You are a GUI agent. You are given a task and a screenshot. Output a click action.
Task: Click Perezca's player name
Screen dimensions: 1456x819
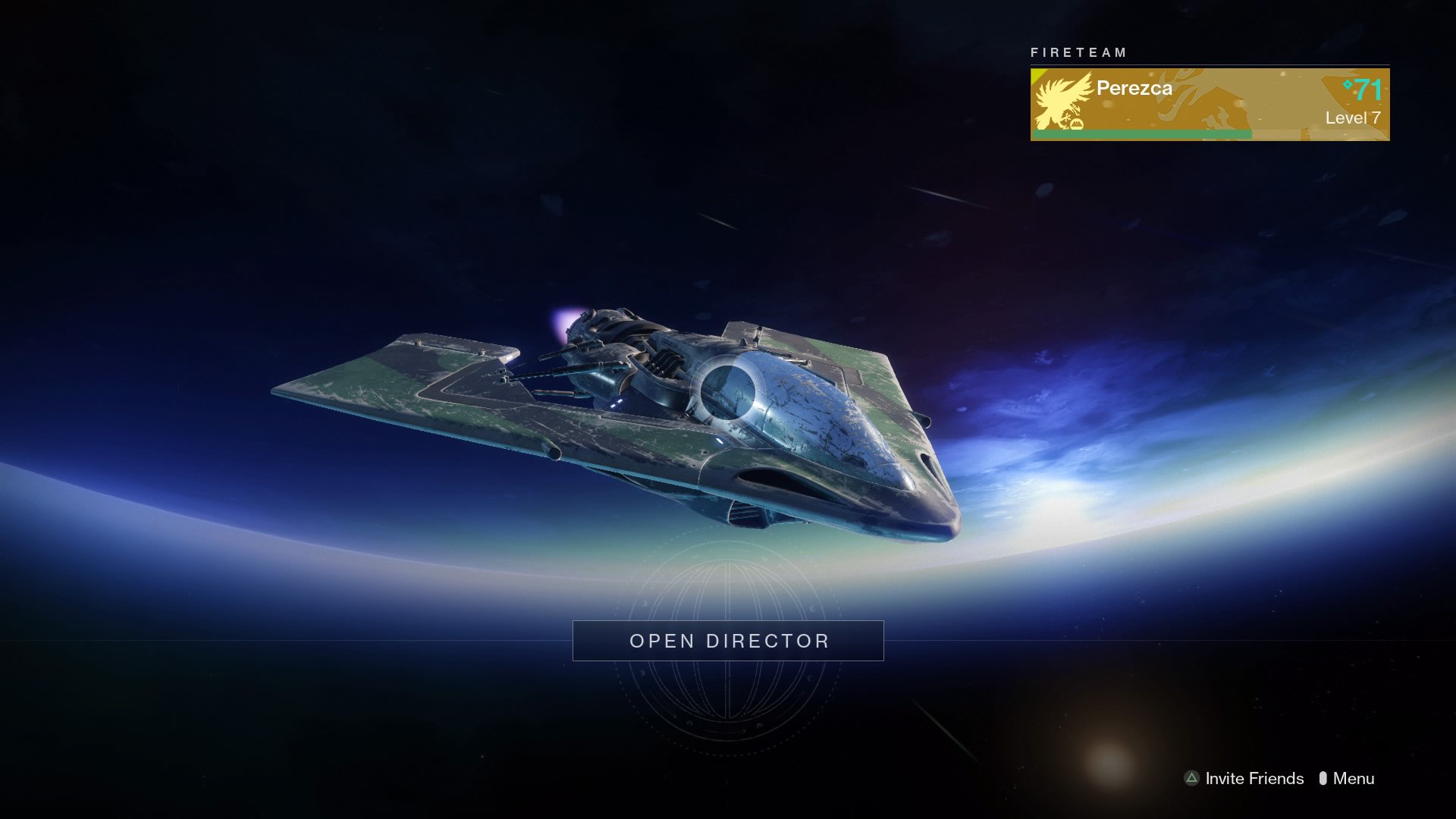[1134, 89]
